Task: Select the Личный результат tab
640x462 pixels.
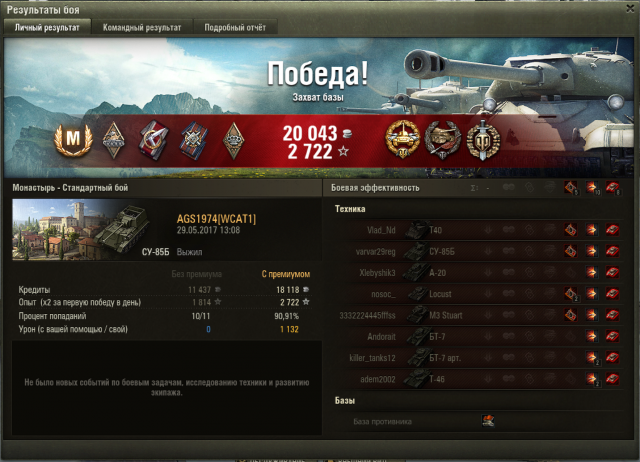Action: pyautogui.click(x=47, y=28)
